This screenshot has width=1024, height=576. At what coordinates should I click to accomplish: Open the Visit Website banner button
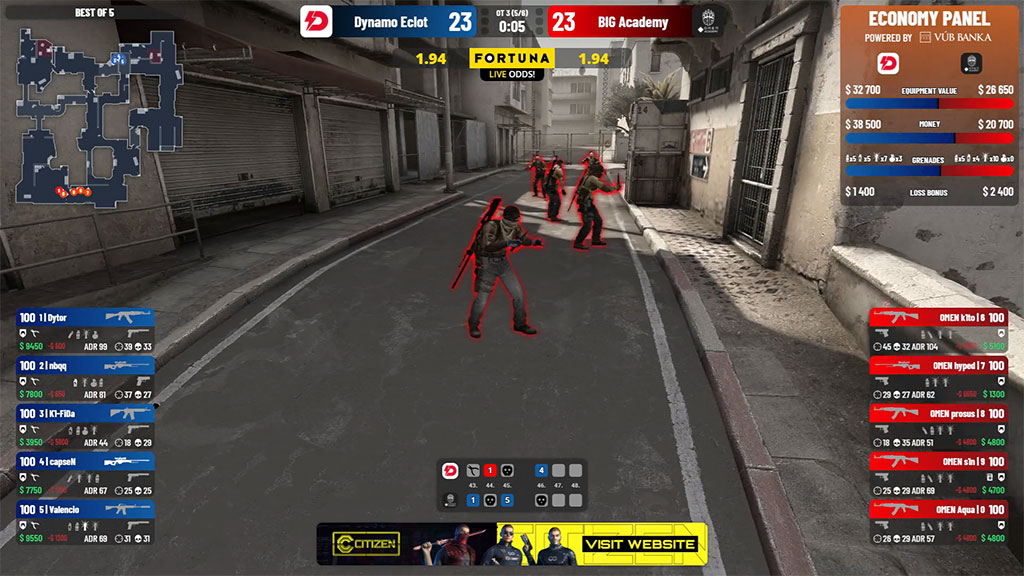point(640,545)
